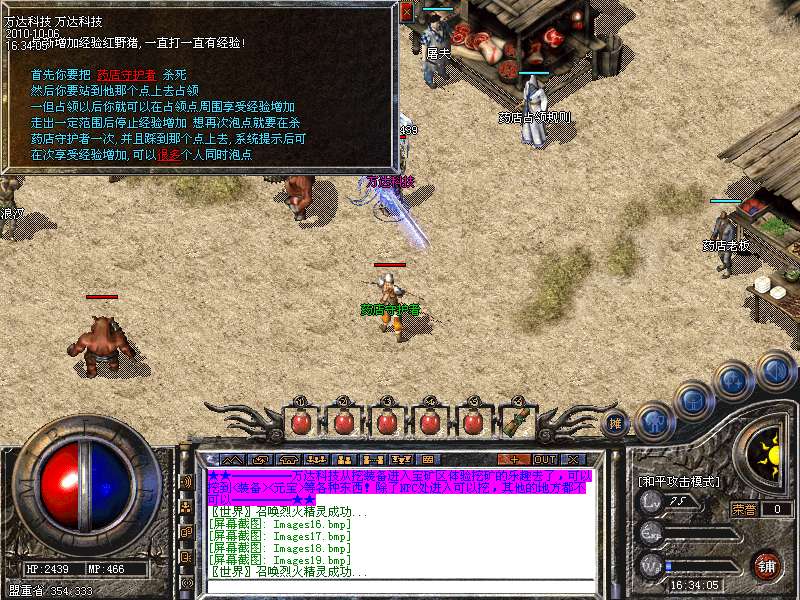Click the red 药店守护者 link
The width and height of the screenshot is (800, 600).
coord(126,75)
